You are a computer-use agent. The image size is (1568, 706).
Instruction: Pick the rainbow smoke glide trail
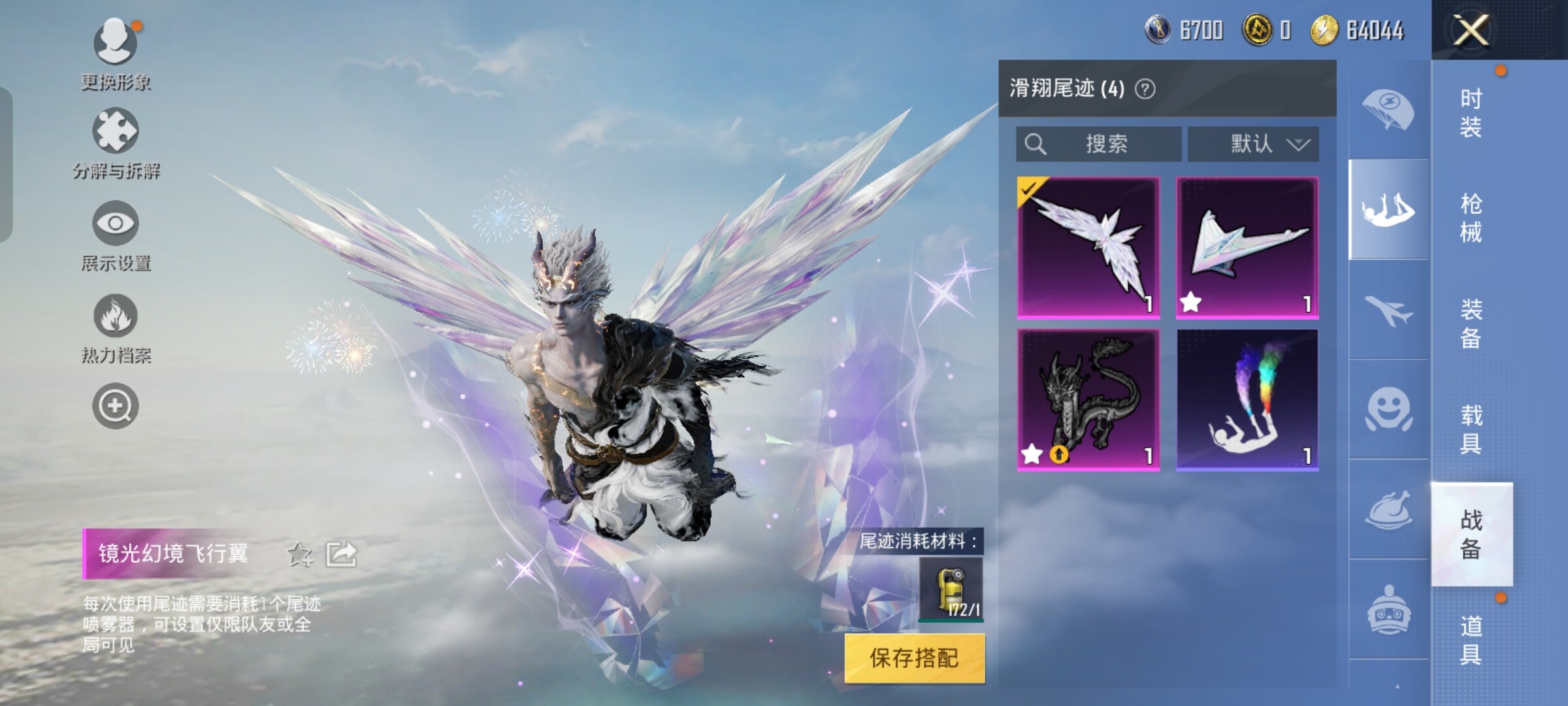[x=1247, y=399]
